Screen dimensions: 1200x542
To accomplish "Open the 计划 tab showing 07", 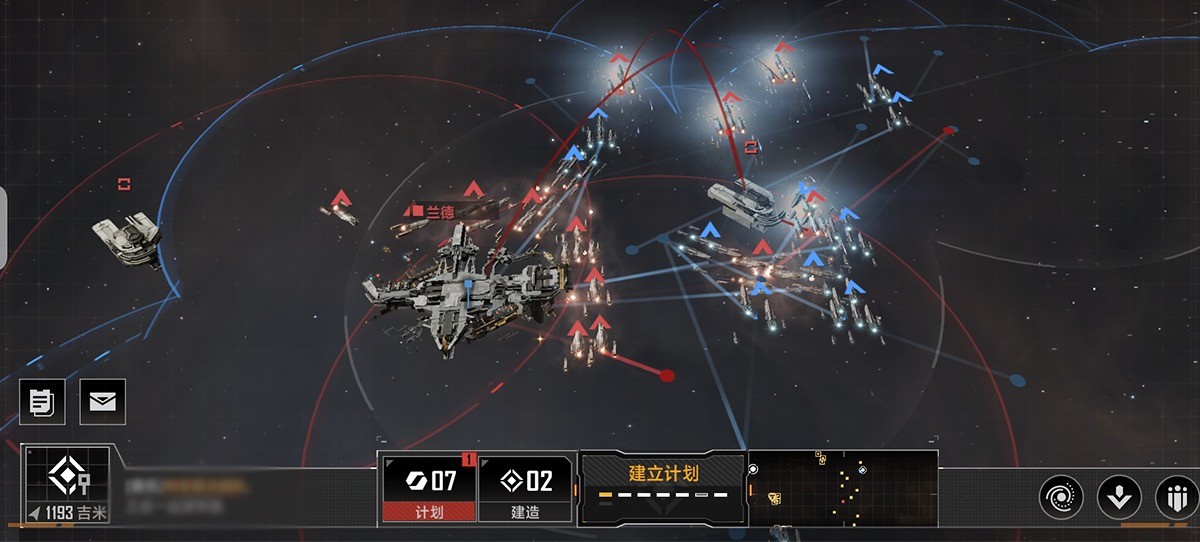I will [430, 489].
